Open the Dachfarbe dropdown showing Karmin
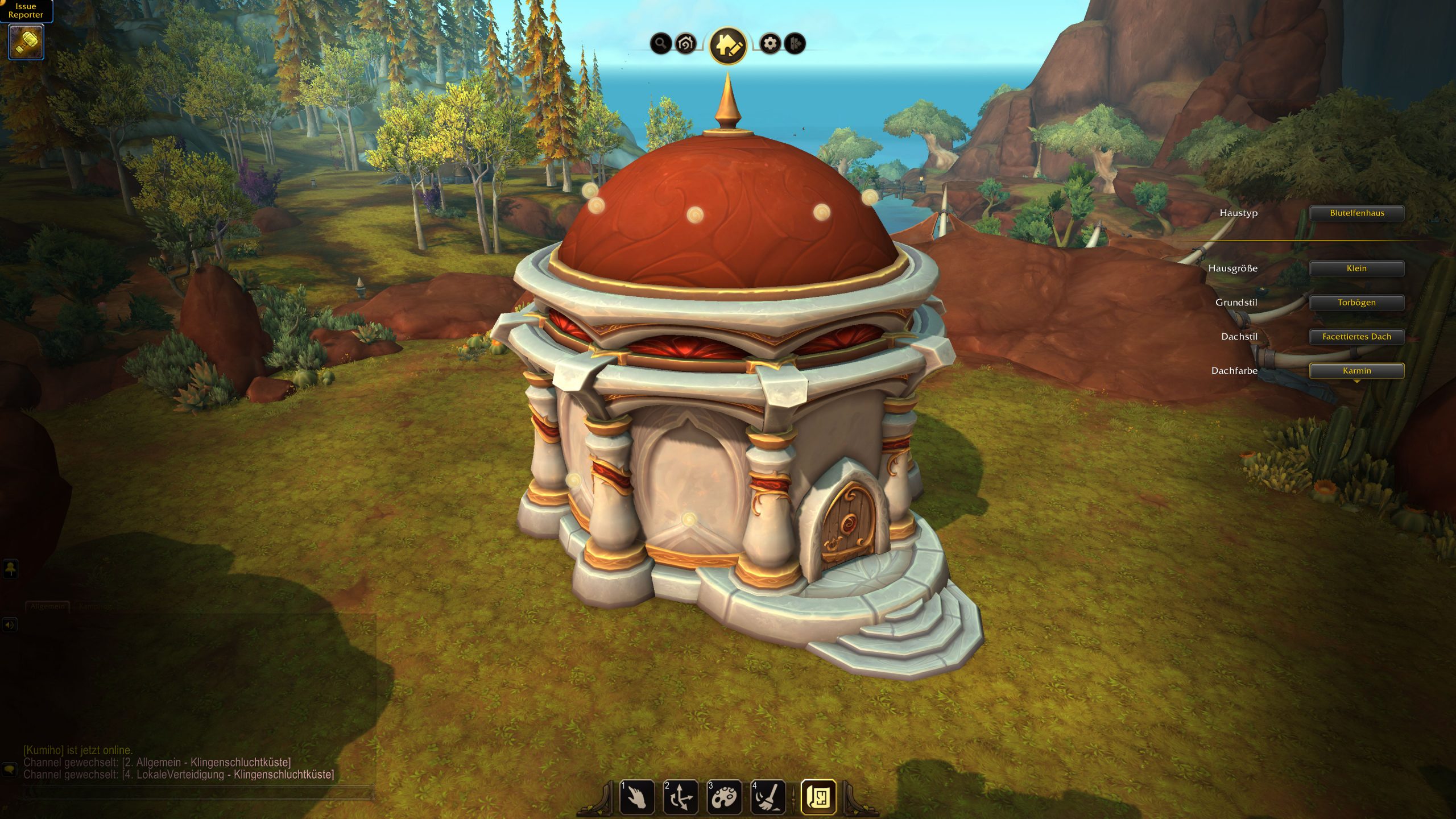This screenshot has width=1456, height=819. (x=1356, y=371)
